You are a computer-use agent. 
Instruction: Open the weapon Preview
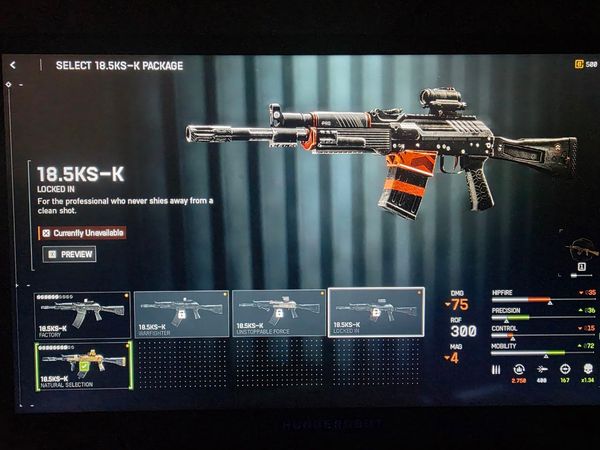pos(70,254)
